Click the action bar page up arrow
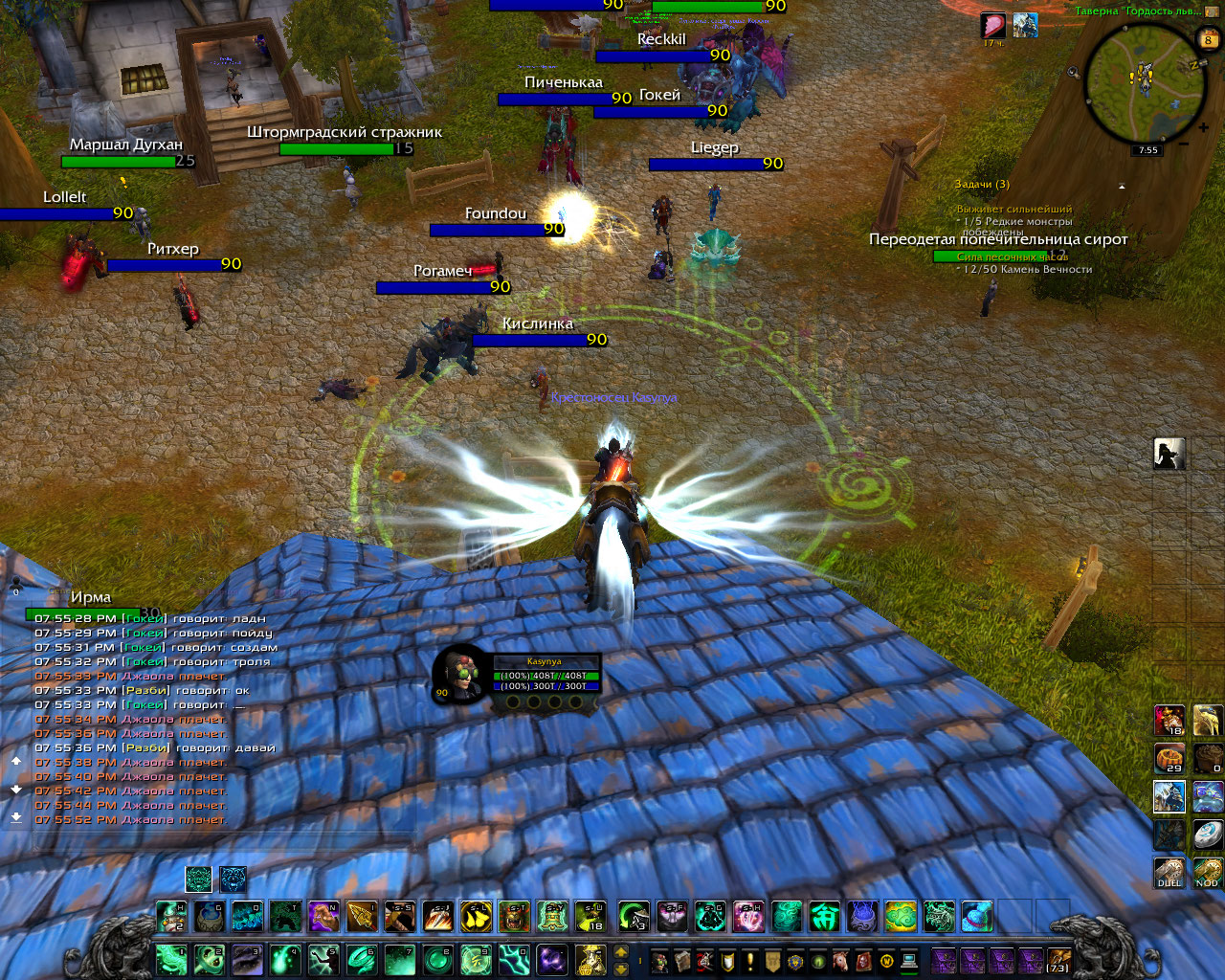This screenshot has width=1225, height=980. tap(621, 951)
